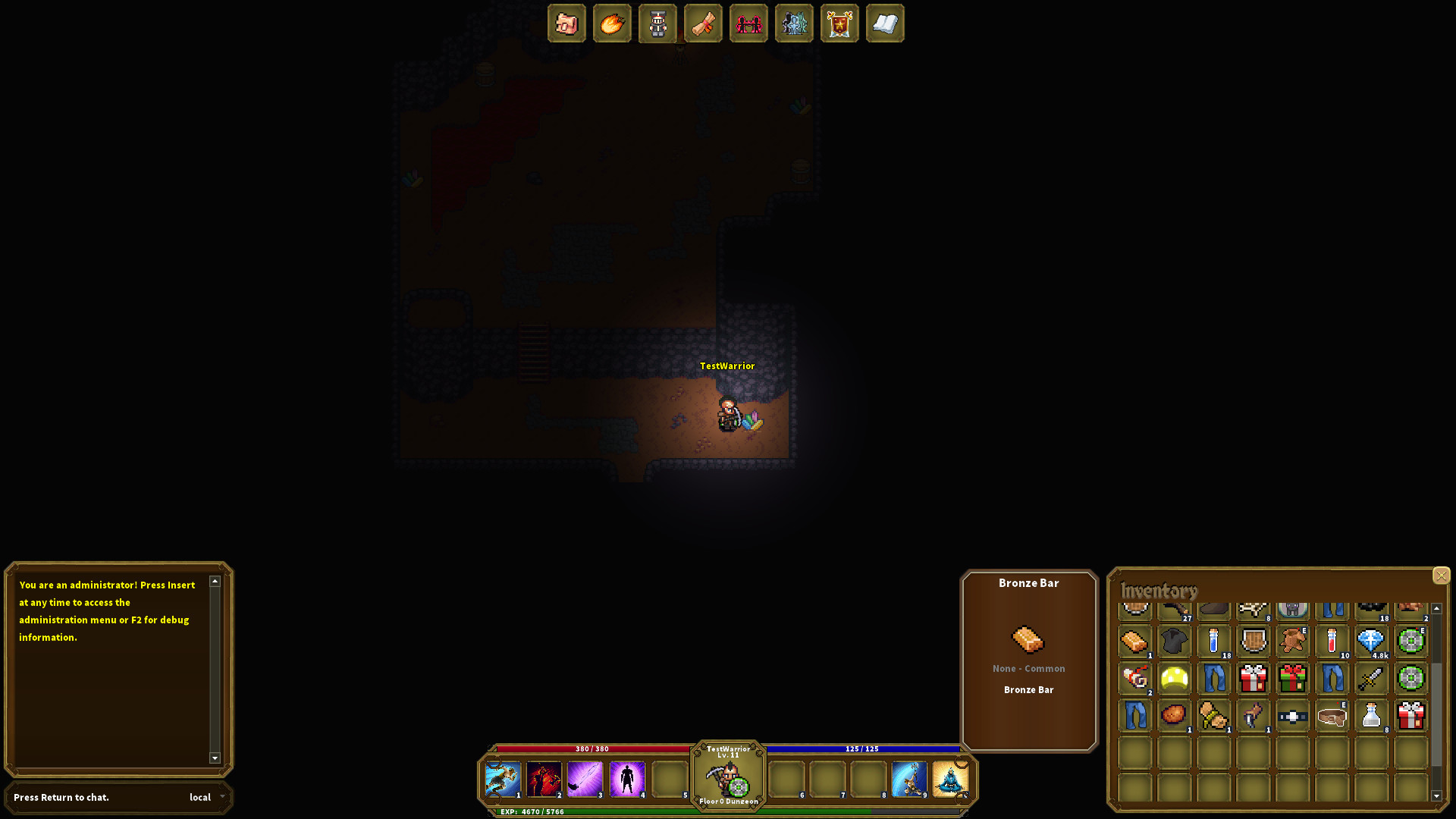Open the character equipment icon
Viewport: 1456px width, 819px height.
tap(657, 24)
